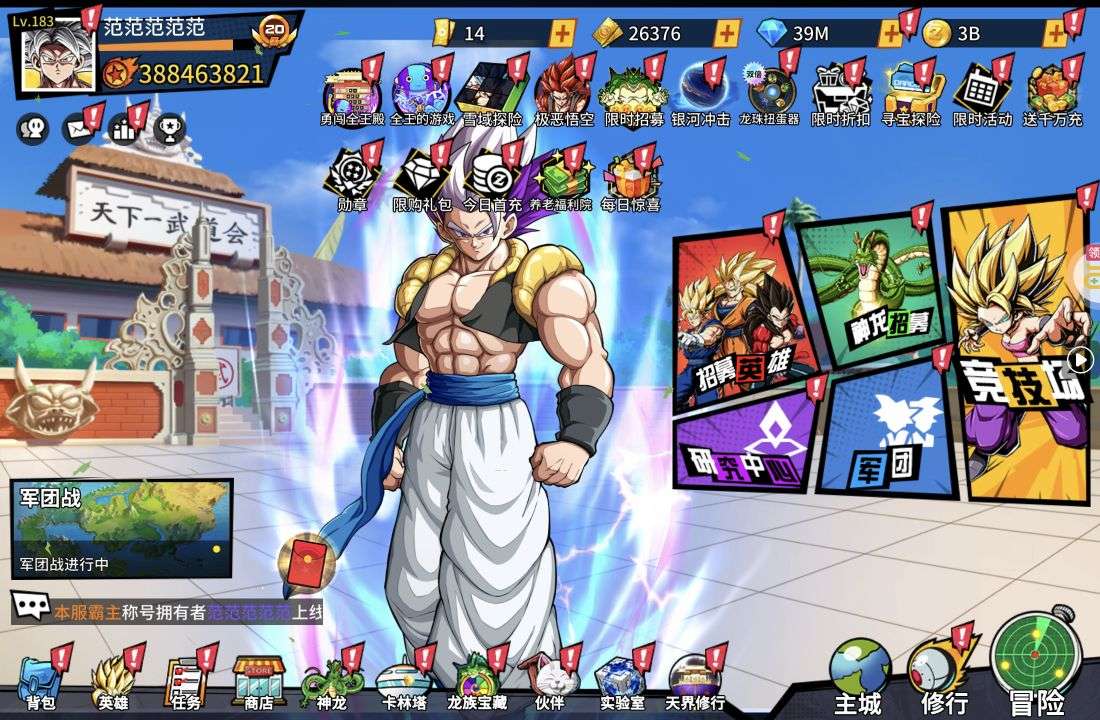Open the 限时招募 limited recruit event
The height and width of the screenshot is (720, 1100).
634,96
